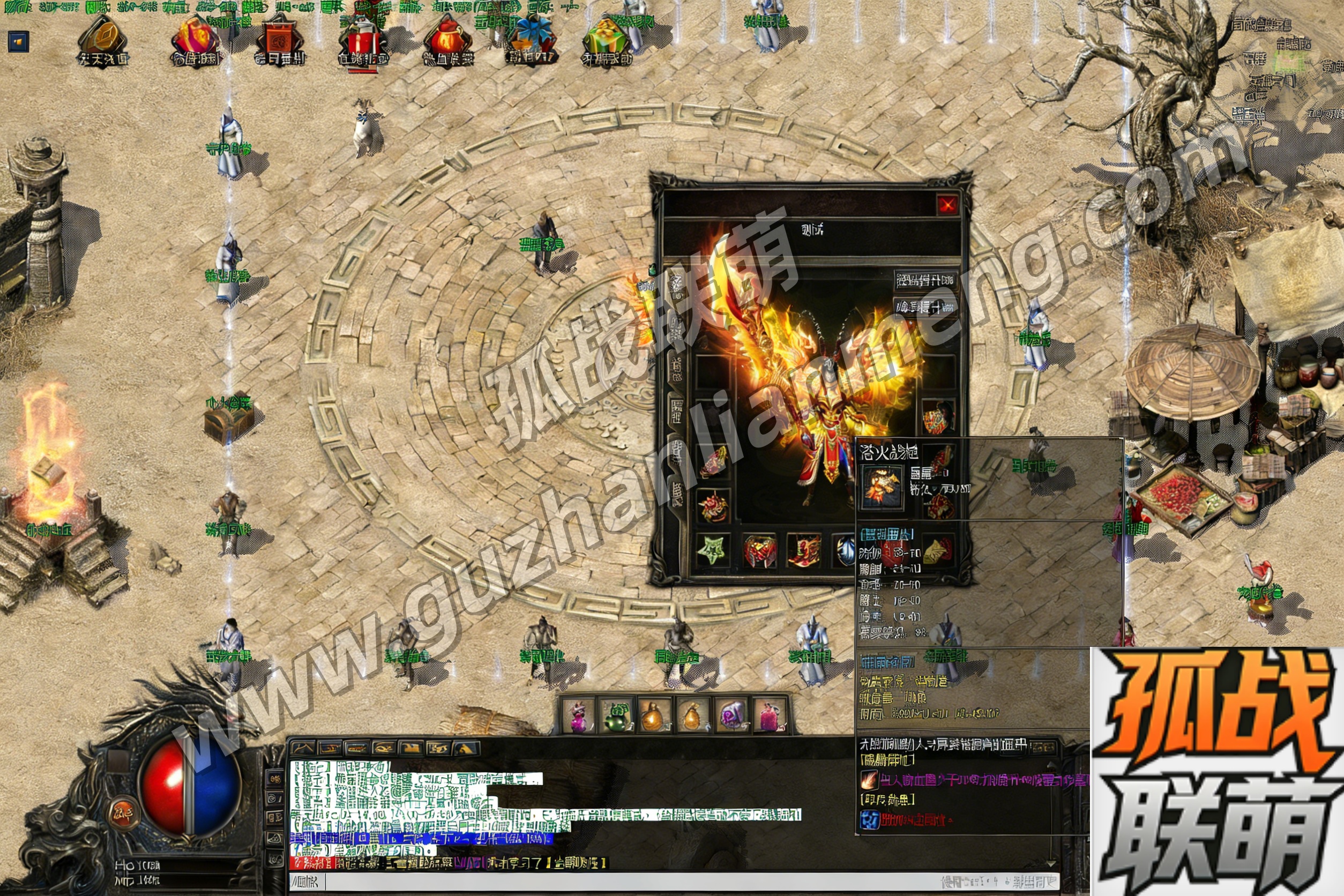The width and height of the screenshot is (1344, 896).
Task: Select the first chat channel tab
Action: pyautogui.click(x=303, y=748)
